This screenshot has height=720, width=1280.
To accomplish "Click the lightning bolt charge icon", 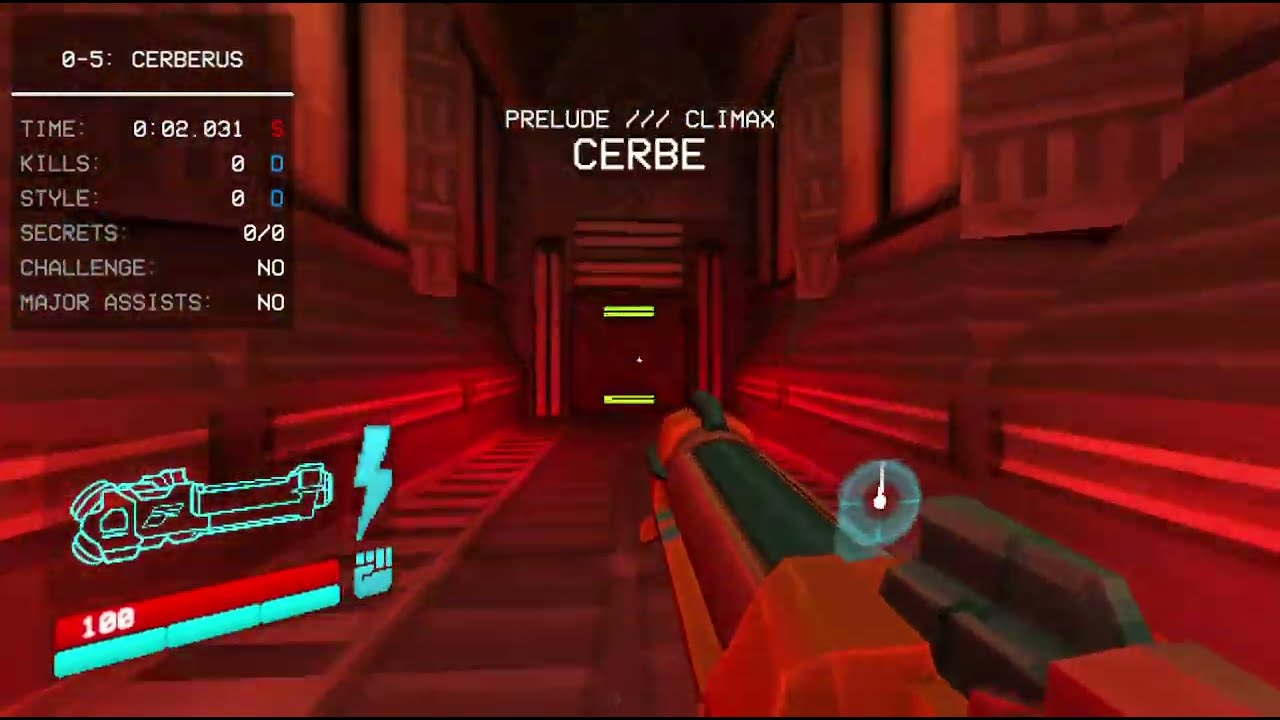I will click(x=373, y=480).
